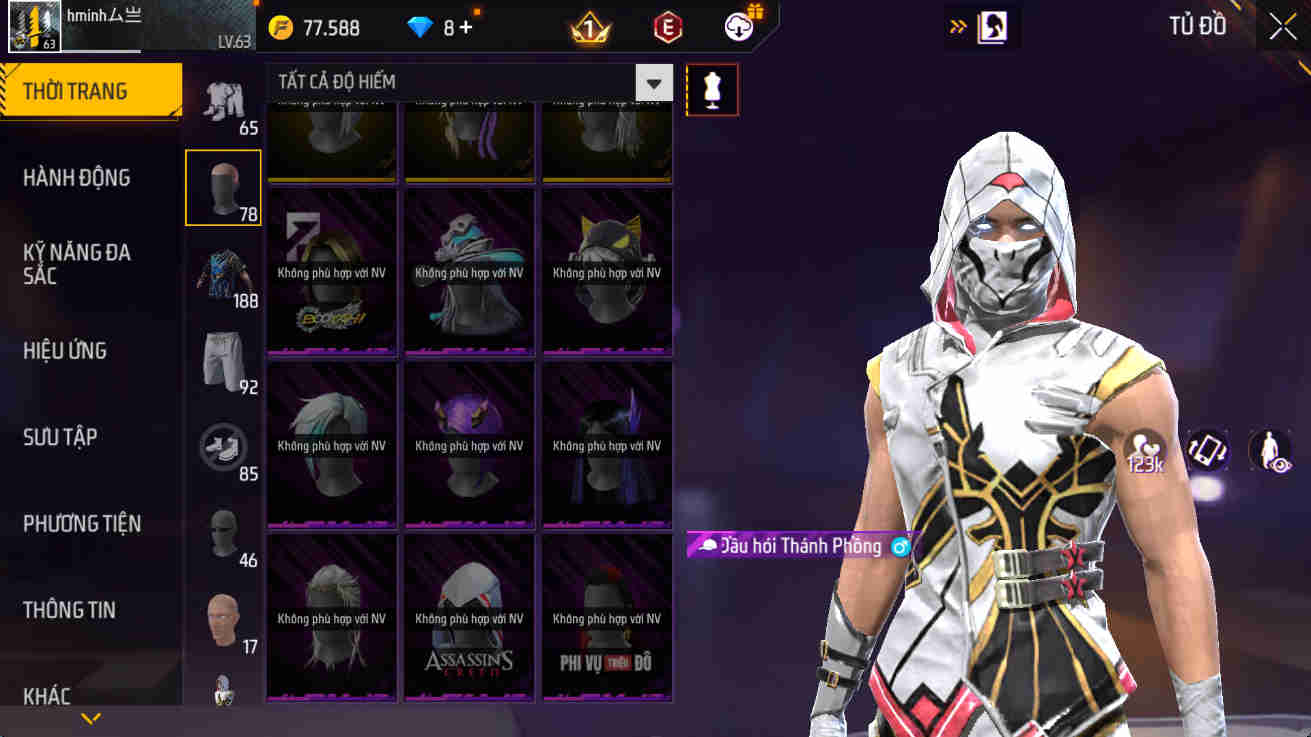The image size is (1311, 737).
Task: Click the 123k likes icon on the character
Action: pos(1146,452)
